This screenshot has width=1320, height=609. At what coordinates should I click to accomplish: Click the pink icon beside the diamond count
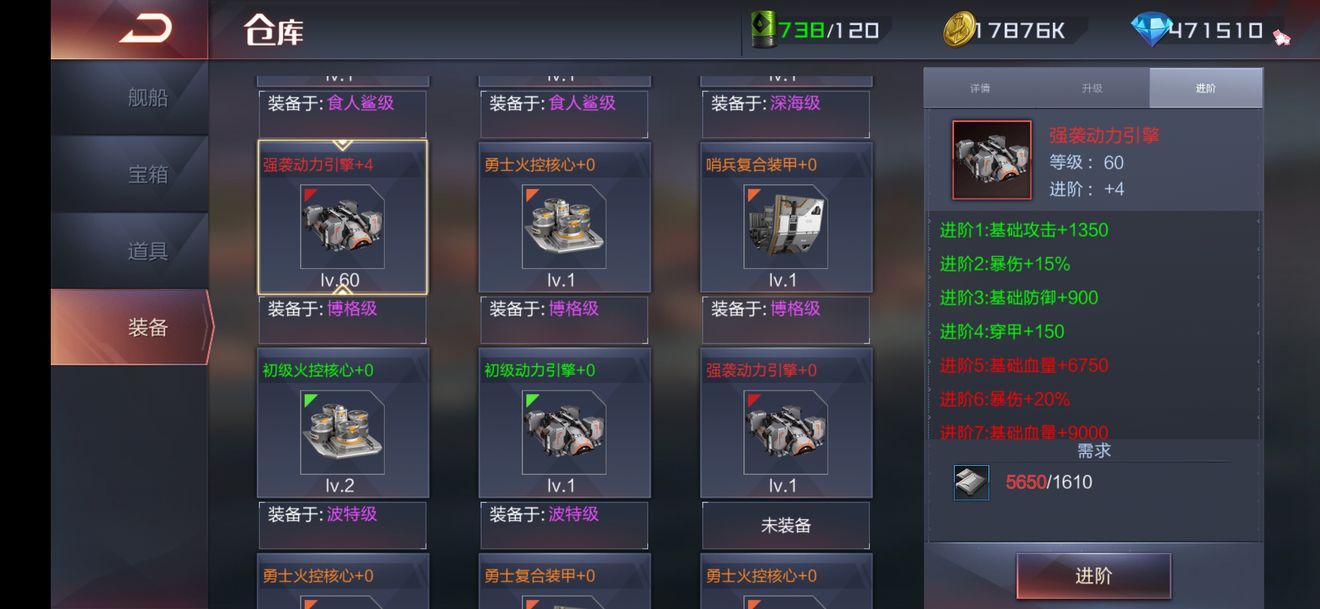pyautogui.click(x=1282, y=38)
